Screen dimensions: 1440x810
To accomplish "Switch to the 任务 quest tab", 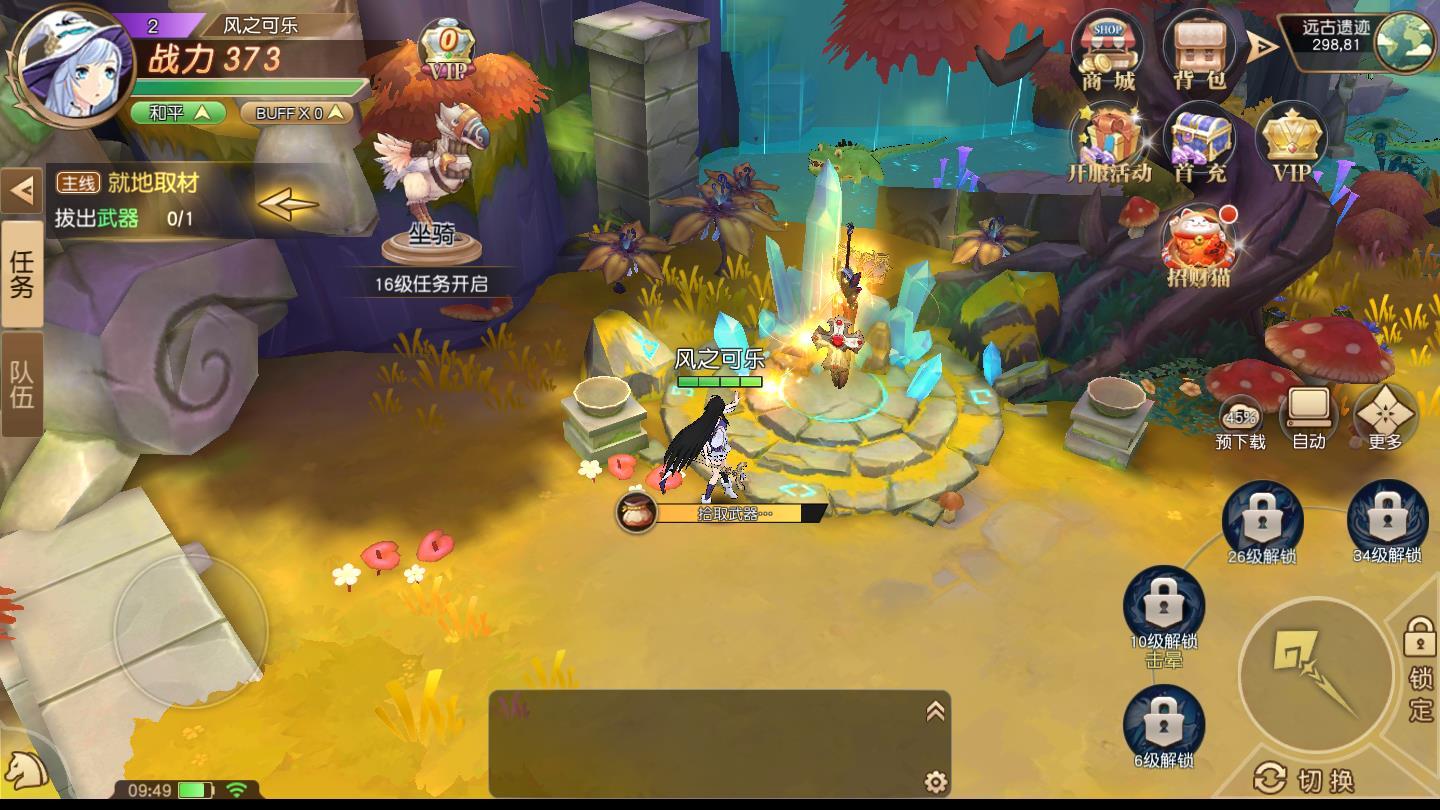I will 22,275.
